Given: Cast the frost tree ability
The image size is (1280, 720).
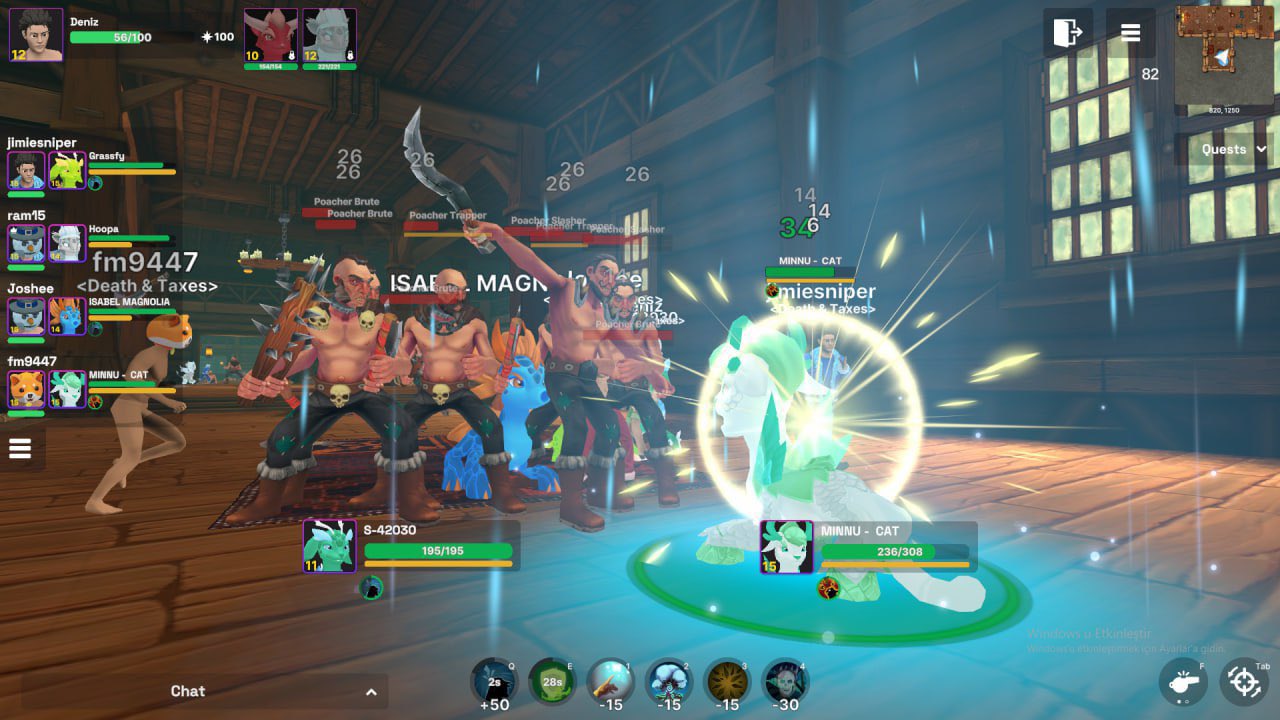Looking at the screenshot, I should coord(669,682).
